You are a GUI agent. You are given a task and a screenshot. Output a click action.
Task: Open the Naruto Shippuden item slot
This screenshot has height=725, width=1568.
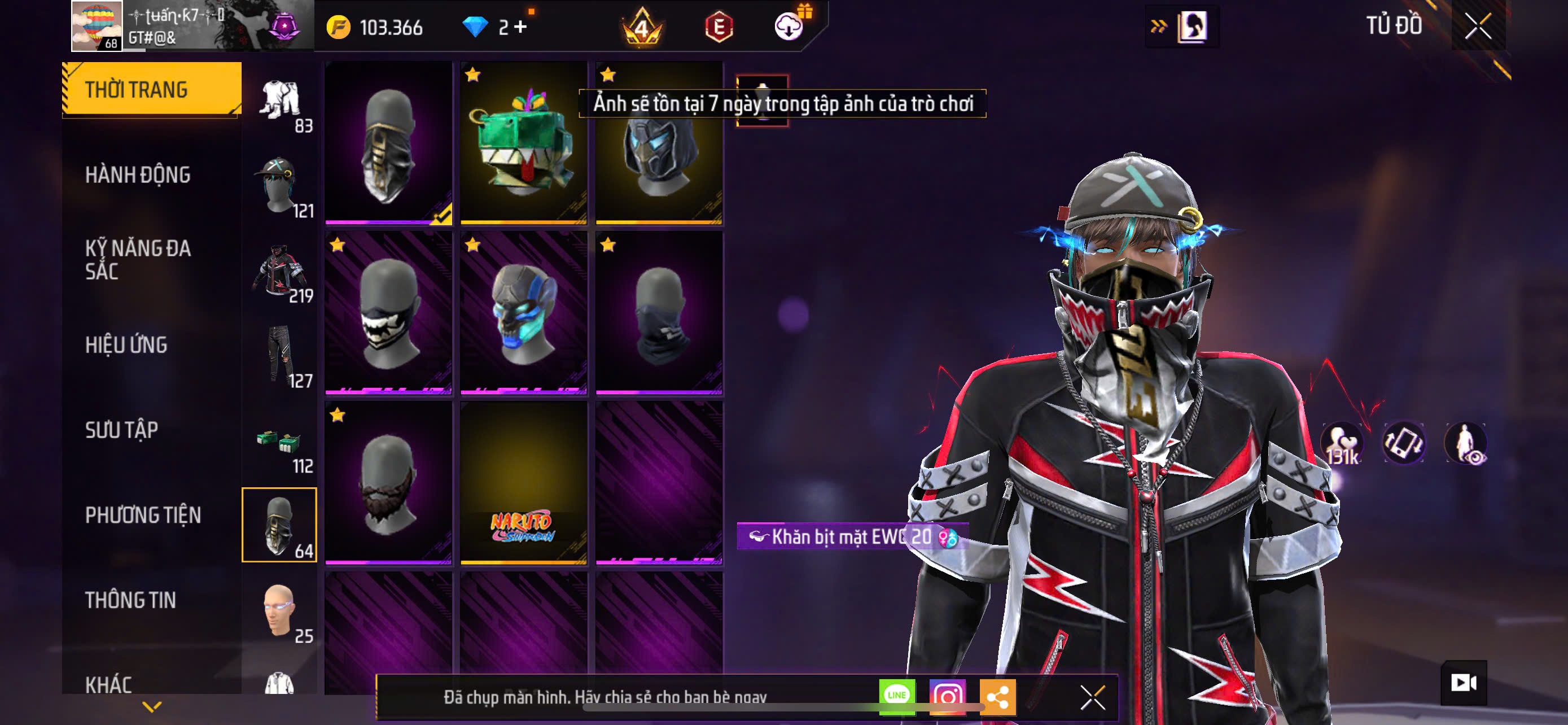tap(523, 483)
